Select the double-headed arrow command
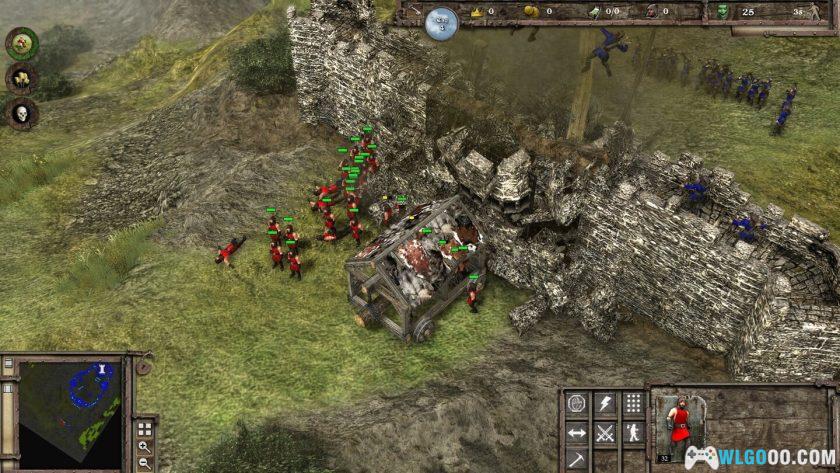 577,433
